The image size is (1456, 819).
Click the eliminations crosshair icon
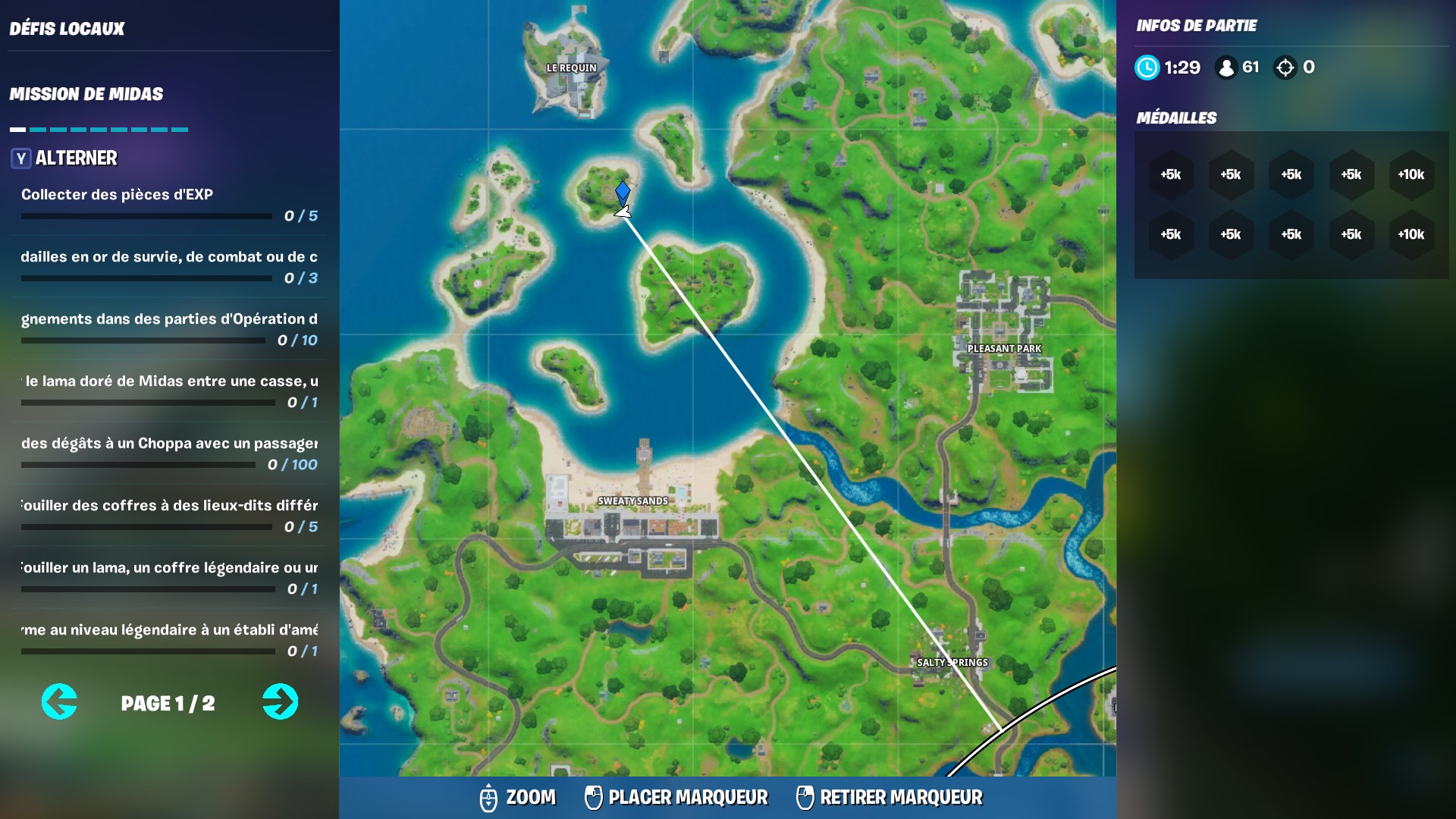[1285, 67]
